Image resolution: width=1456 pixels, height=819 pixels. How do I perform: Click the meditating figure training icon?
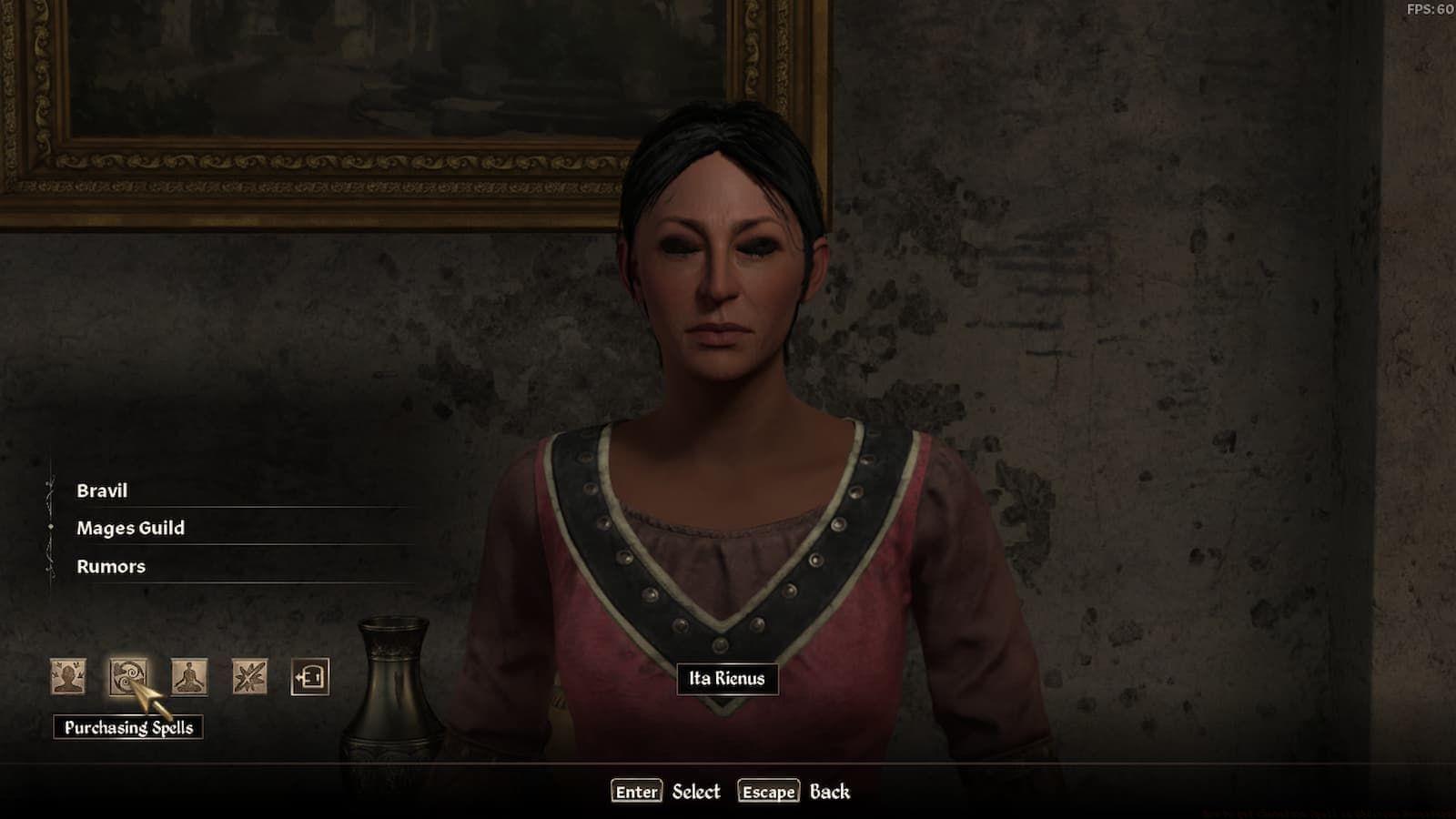click(x=189, y=677)
